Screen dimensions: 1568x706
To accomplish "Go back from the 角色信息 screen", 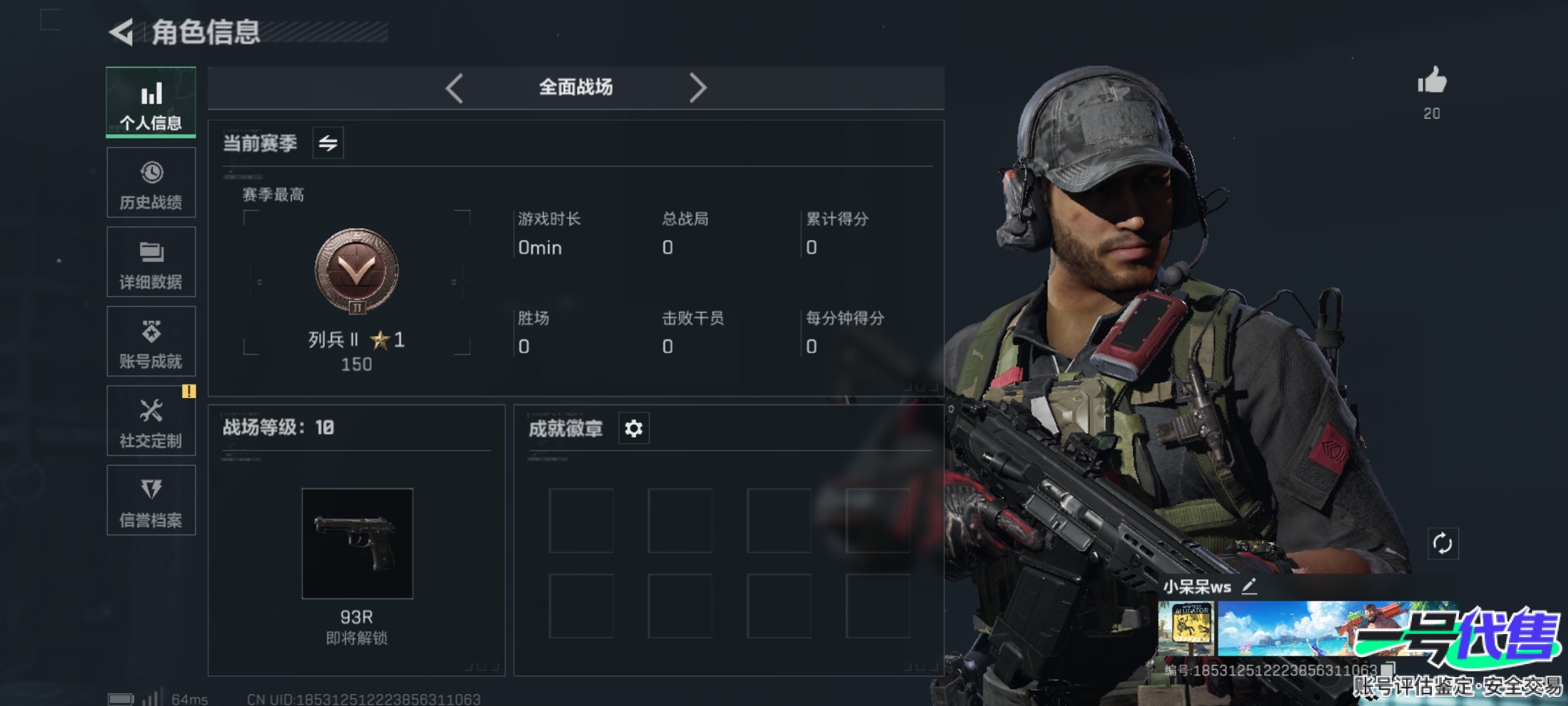I will 122,32.
